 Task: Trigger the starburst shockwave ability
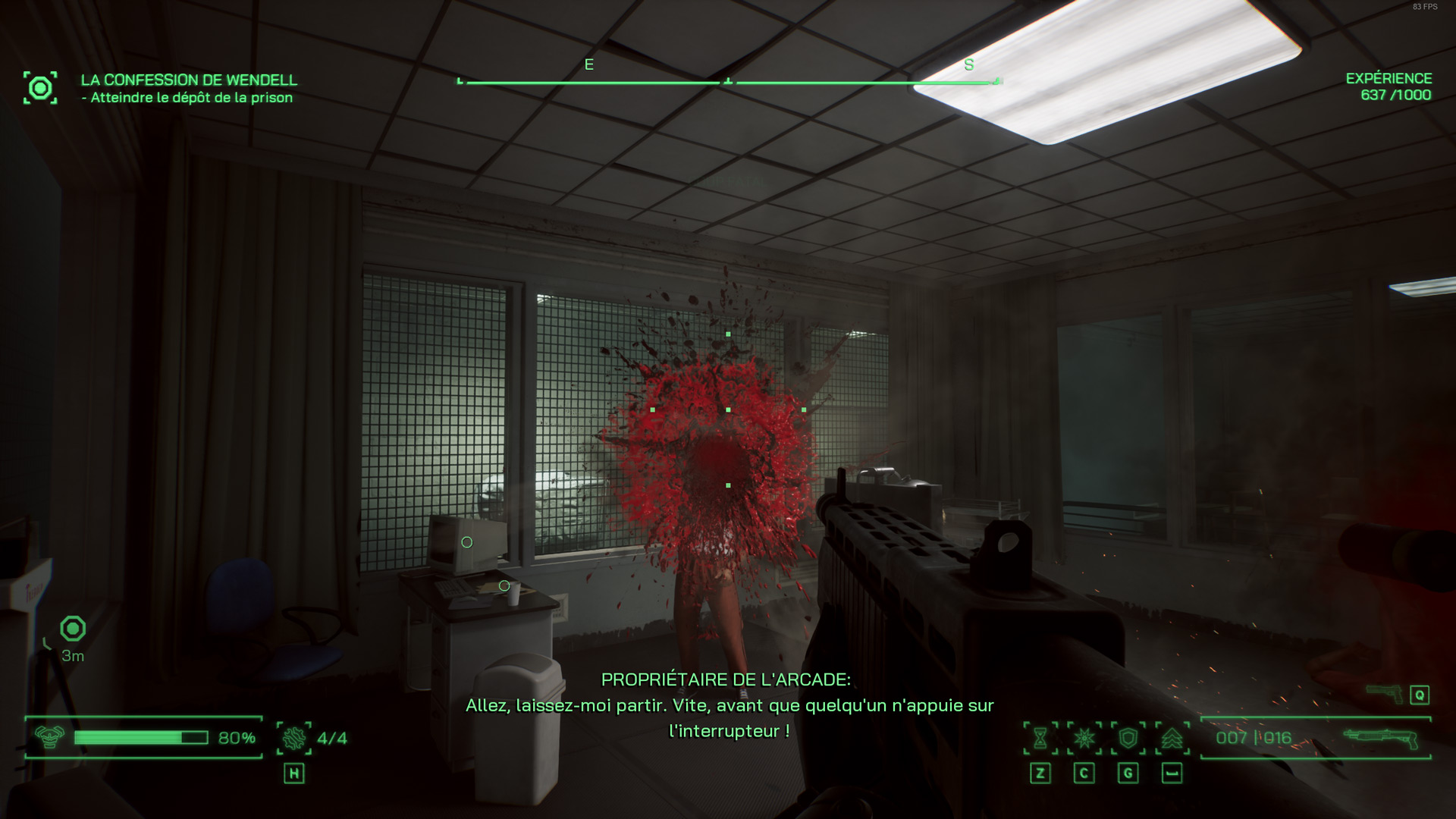(x=1084, y=738)
